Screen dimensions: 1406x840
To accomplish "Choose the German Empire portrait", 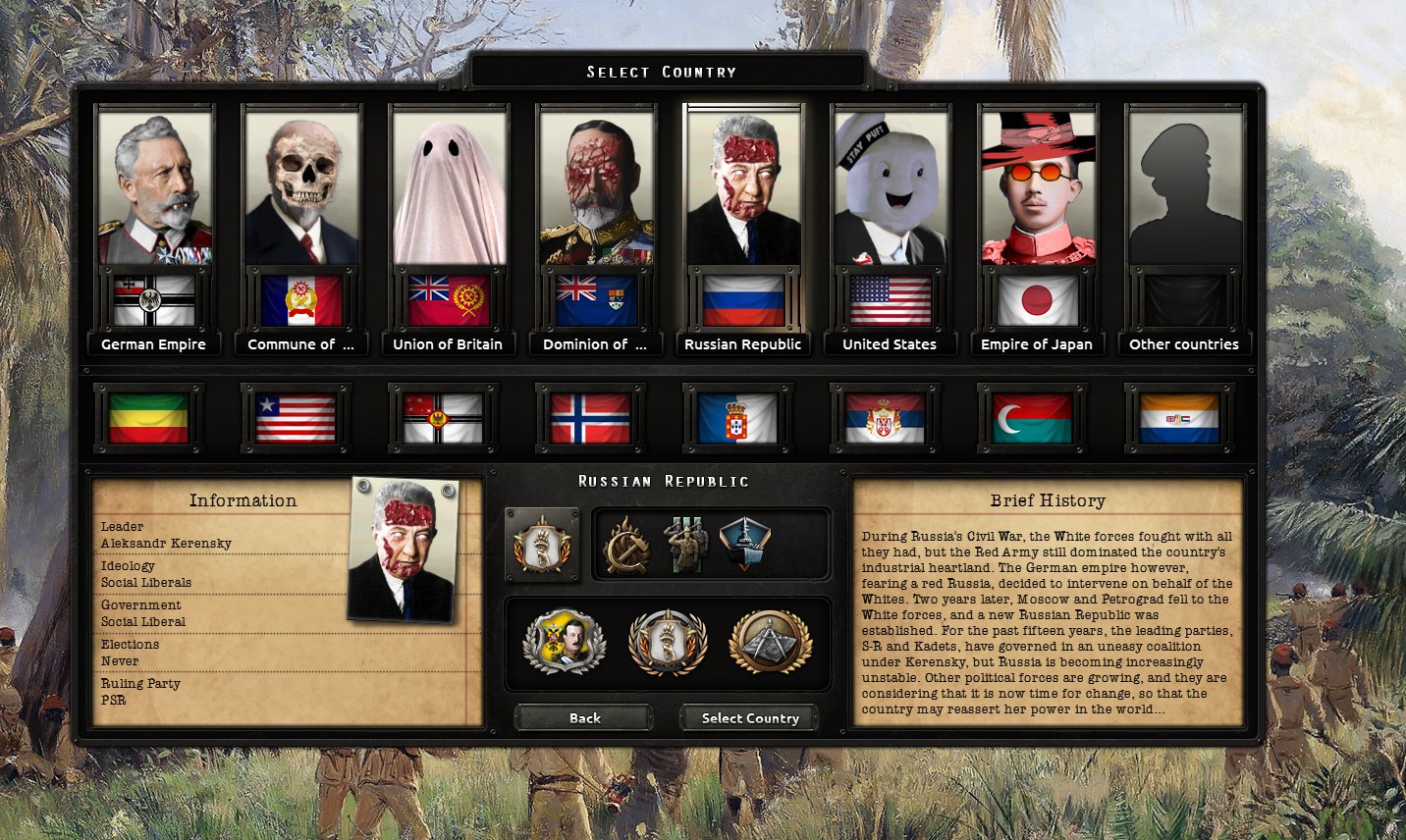I will (x=154, y=186).
